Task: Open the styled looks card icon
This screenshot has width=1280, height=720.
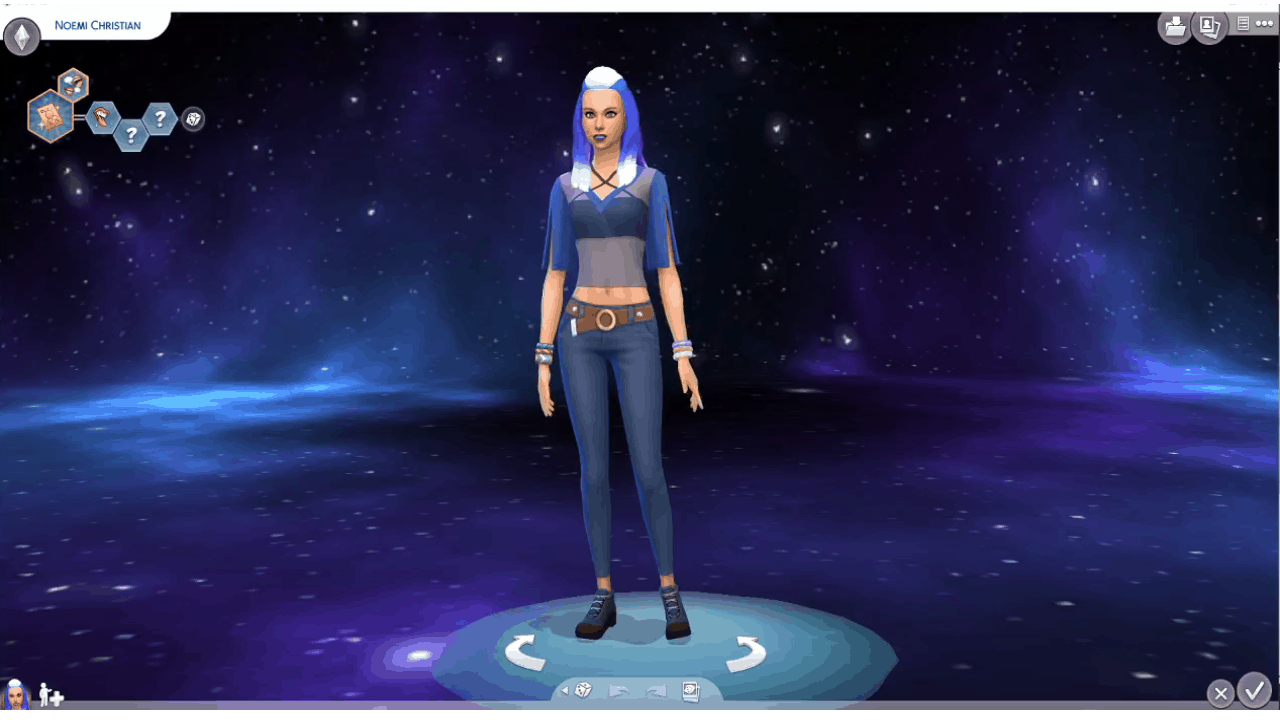Action: point(689,690)
